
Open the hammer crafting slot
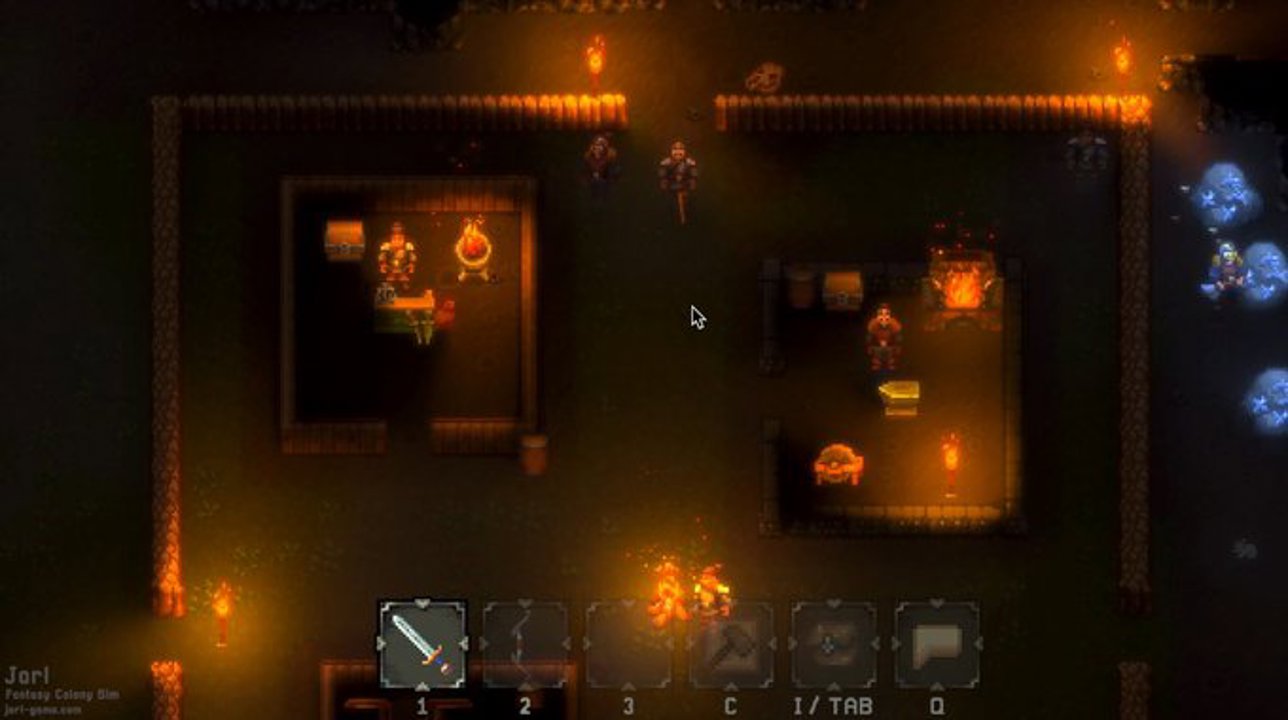[731, 645]
